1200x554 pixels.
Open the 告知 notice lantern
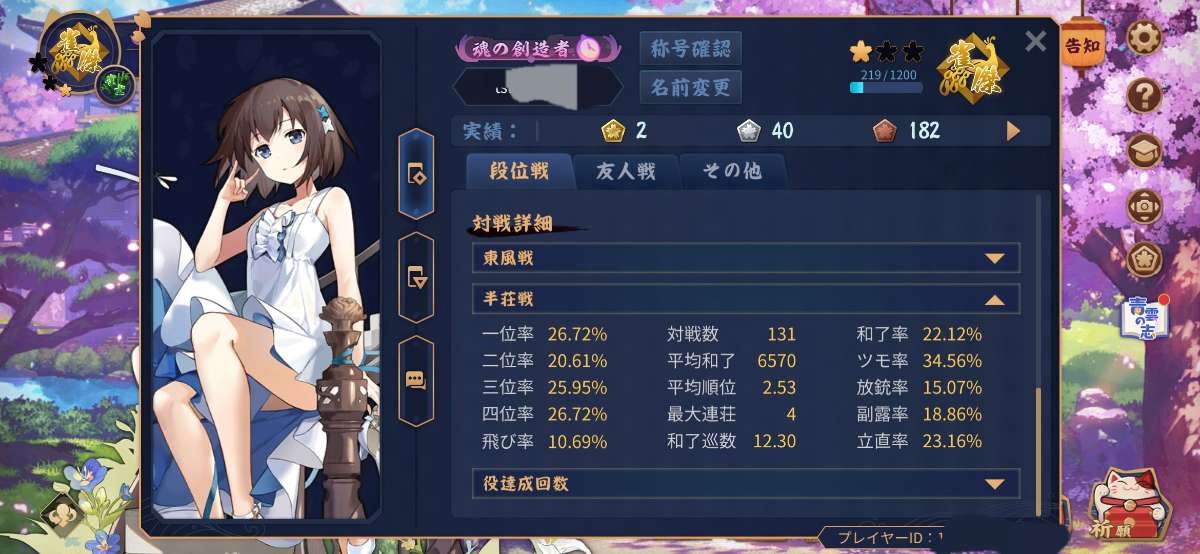[1081, 47]
